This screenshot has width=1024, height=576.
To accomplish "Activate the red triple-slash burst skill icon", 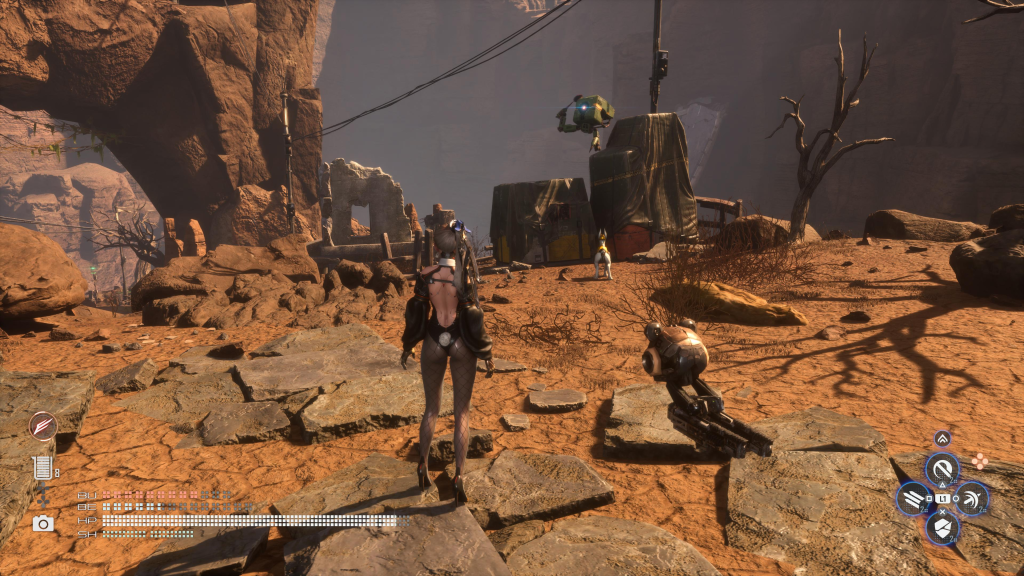I will pos(42,426).
